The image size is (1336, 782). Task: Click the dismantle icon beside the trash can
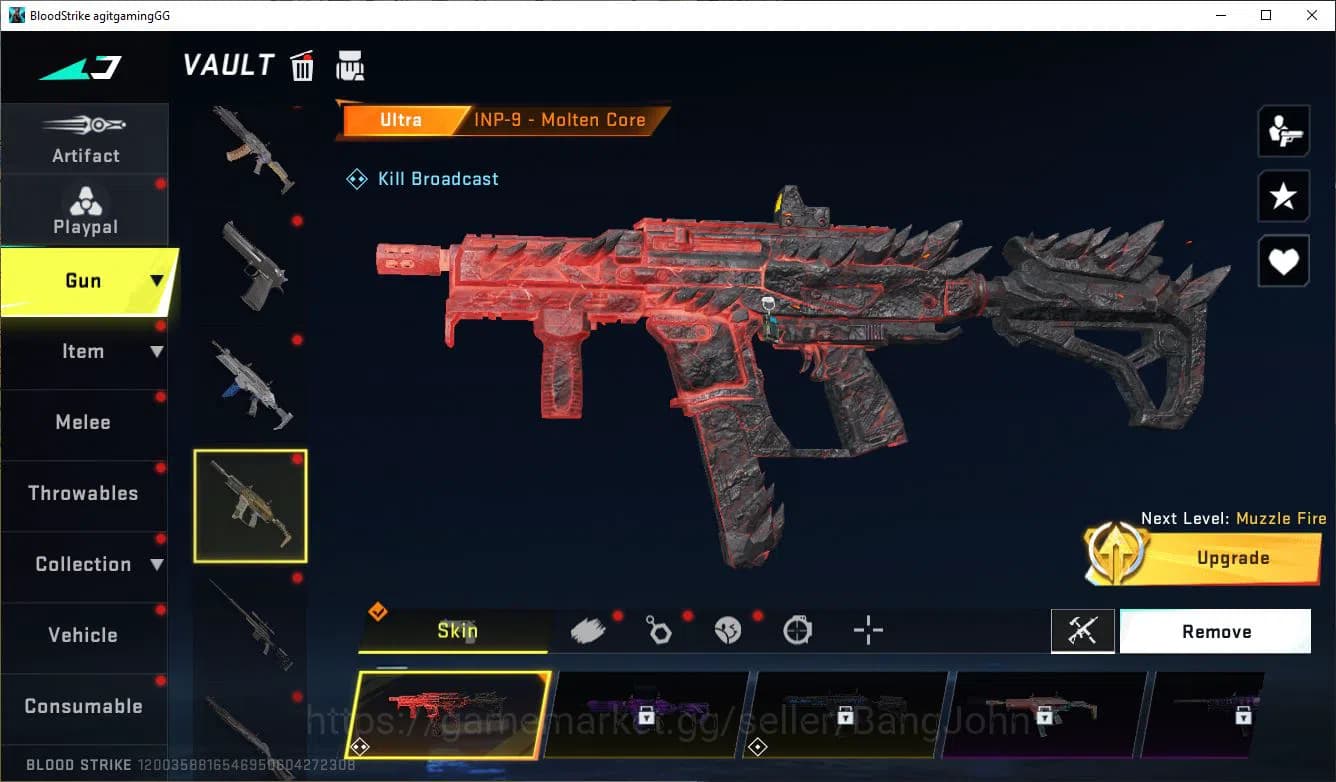point(350,65)
